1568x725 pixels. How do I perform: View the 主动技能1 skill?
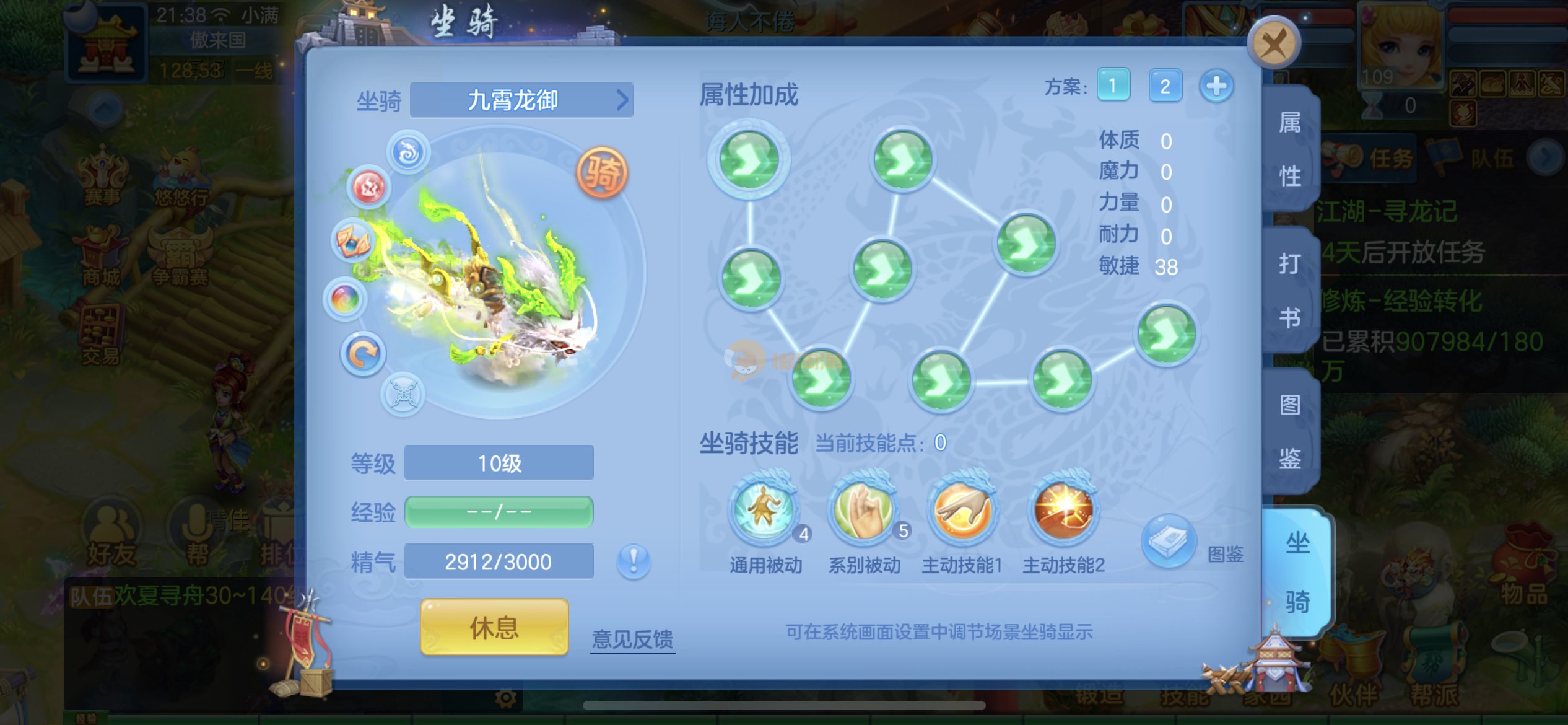[x=962, y=511]
